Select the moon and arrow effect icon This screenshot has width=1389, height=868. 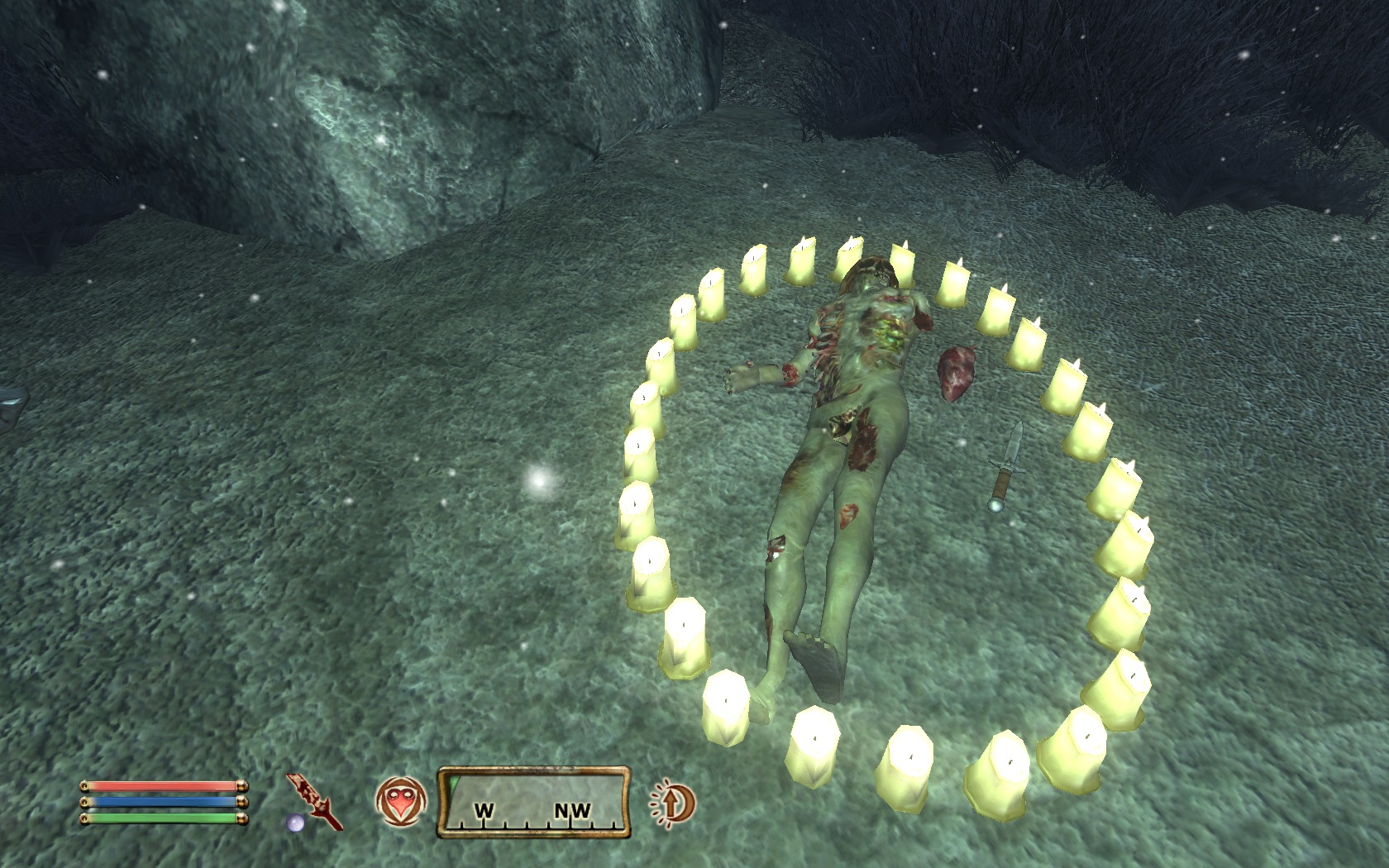click(673, 803)
